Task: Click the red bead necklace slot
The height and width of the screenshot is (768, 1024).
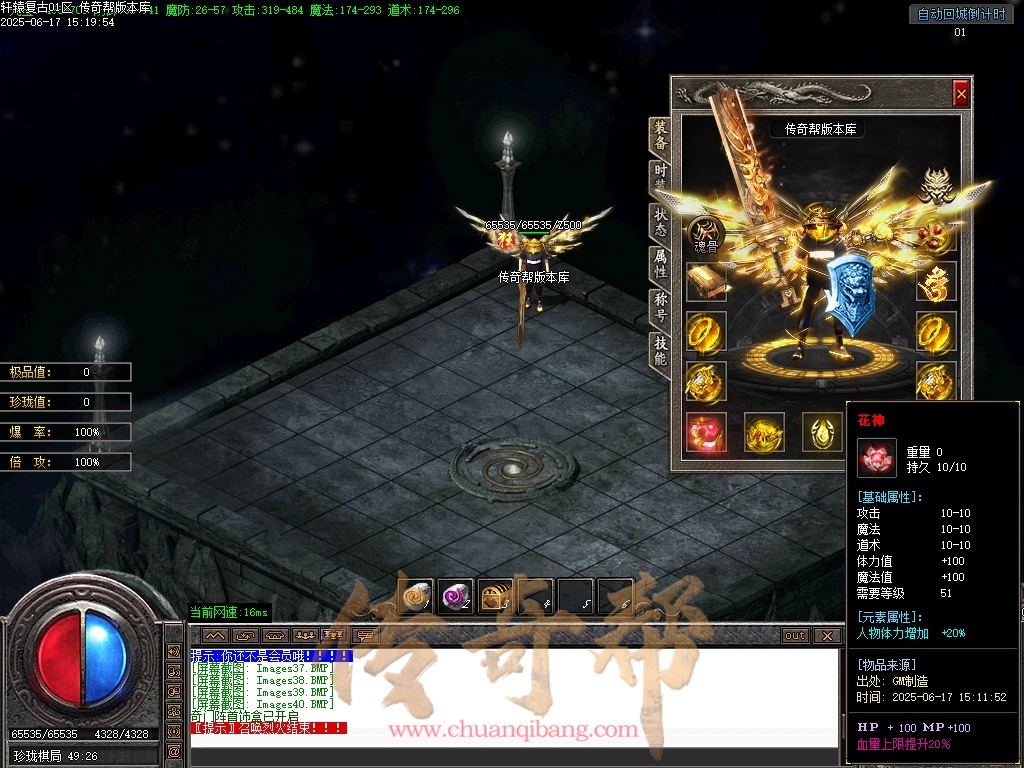Action: pyautogui.click(x=936, y=236)
